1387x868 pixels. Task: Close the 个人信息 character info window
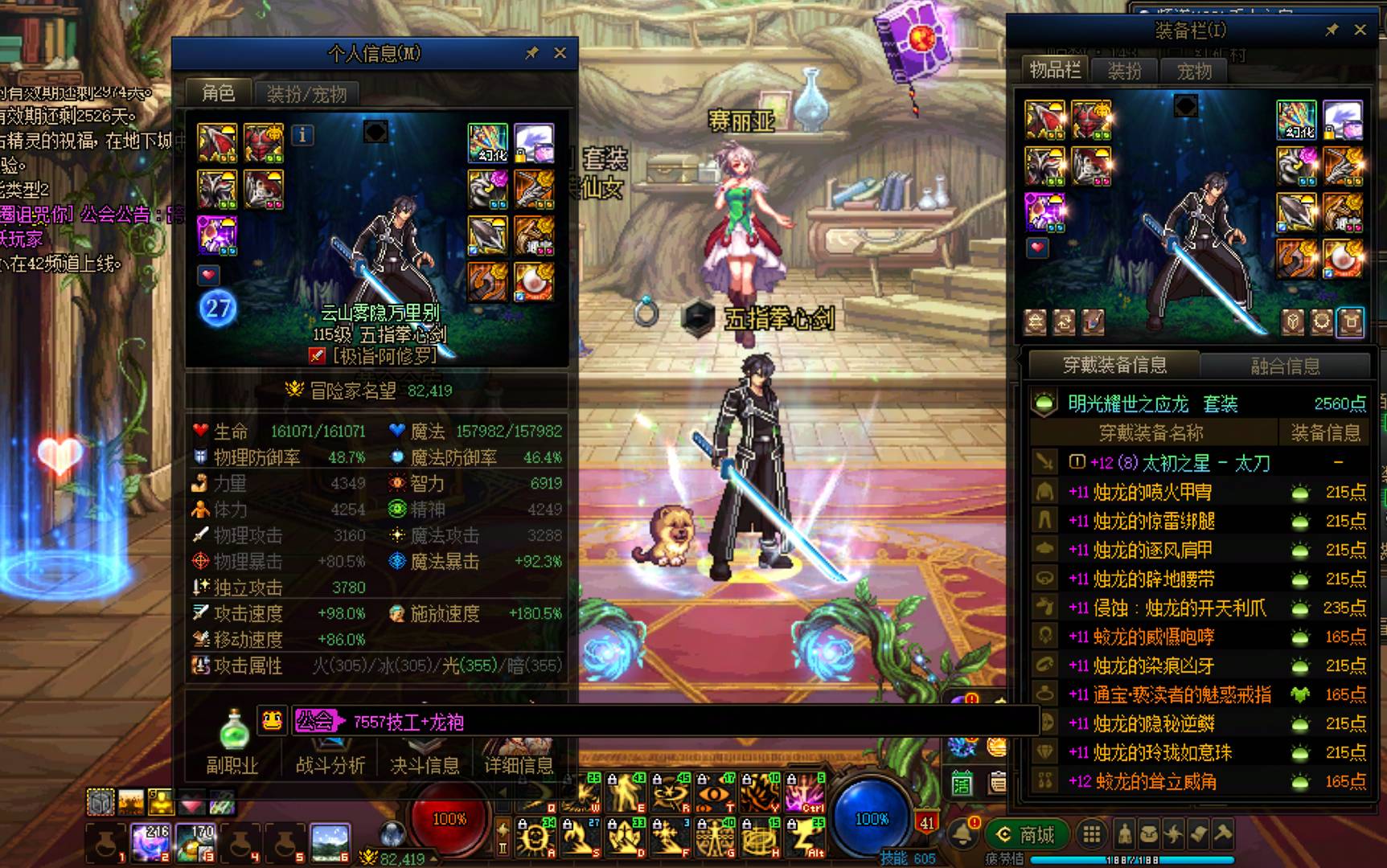click(560, 53)
